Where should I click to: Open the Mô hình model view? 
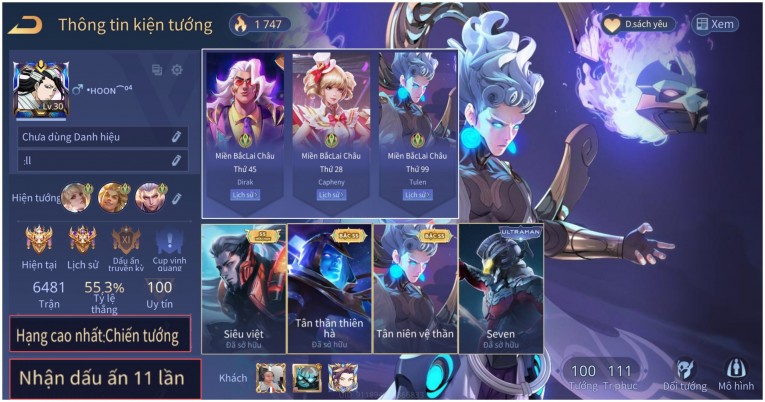coord(736,375)
